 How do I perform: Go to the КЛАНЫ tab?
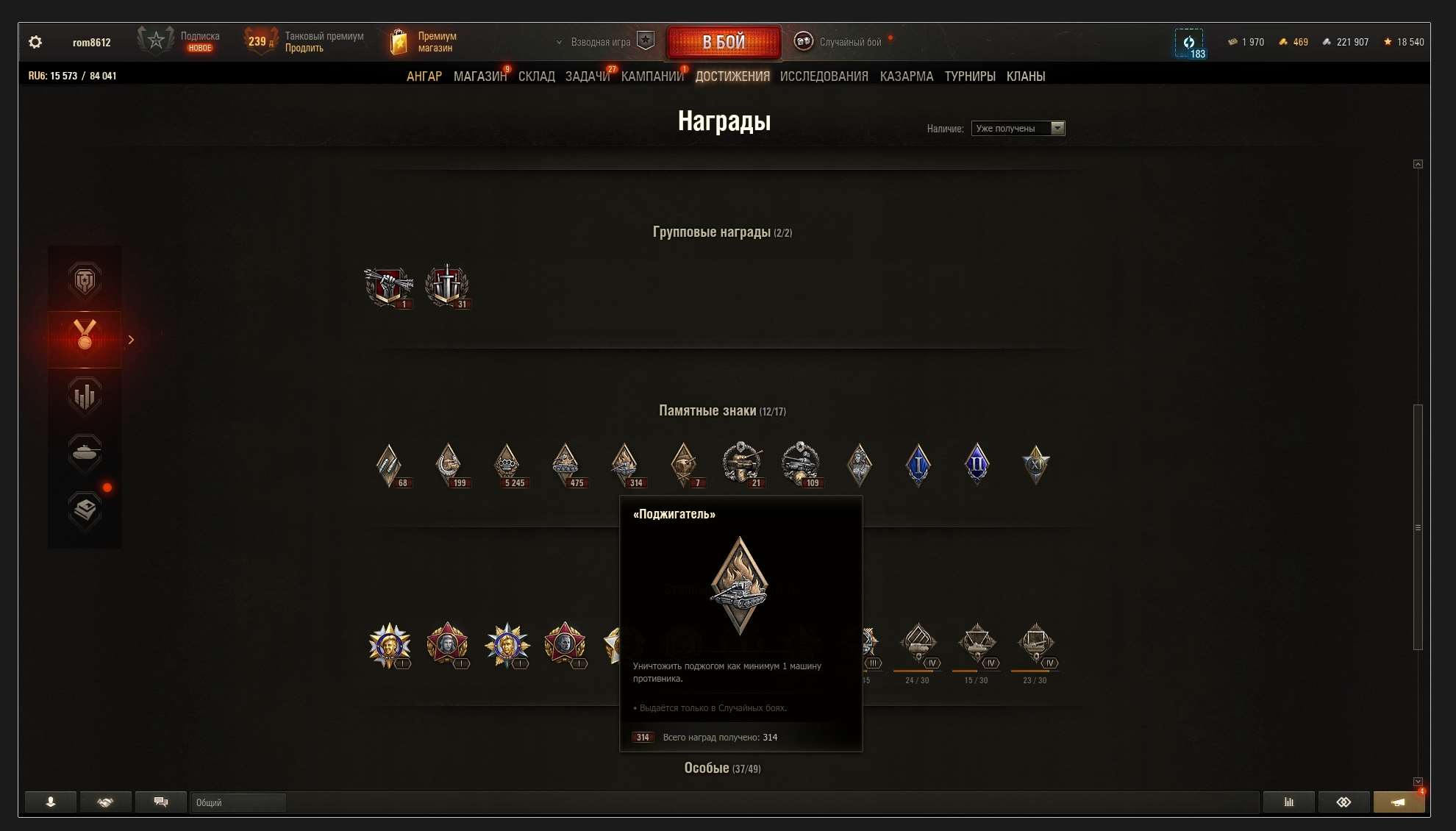click(x=1025, y=76)
